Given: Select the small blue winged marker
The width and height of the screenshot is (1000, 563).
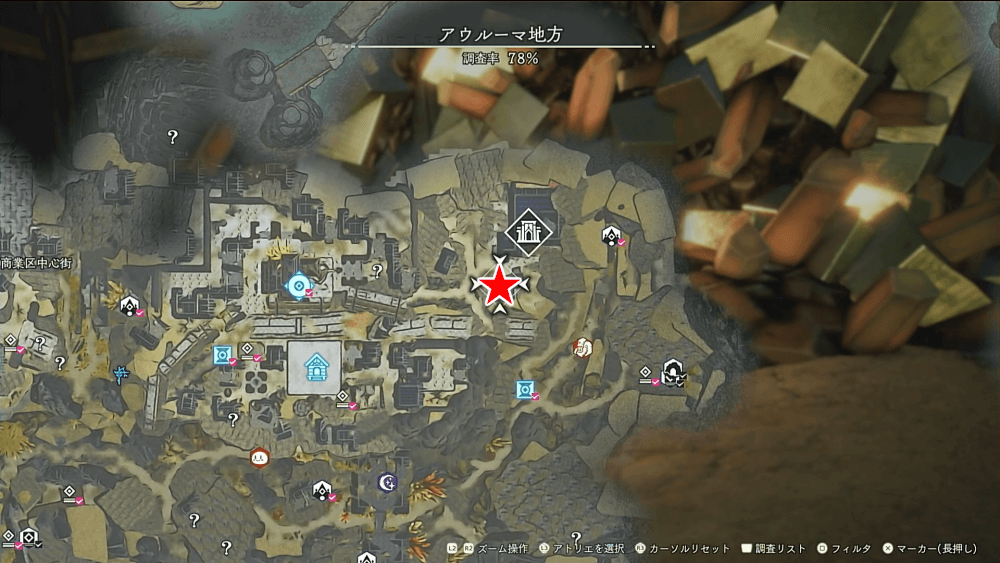Looking at the screenshot, I should 121,375.
